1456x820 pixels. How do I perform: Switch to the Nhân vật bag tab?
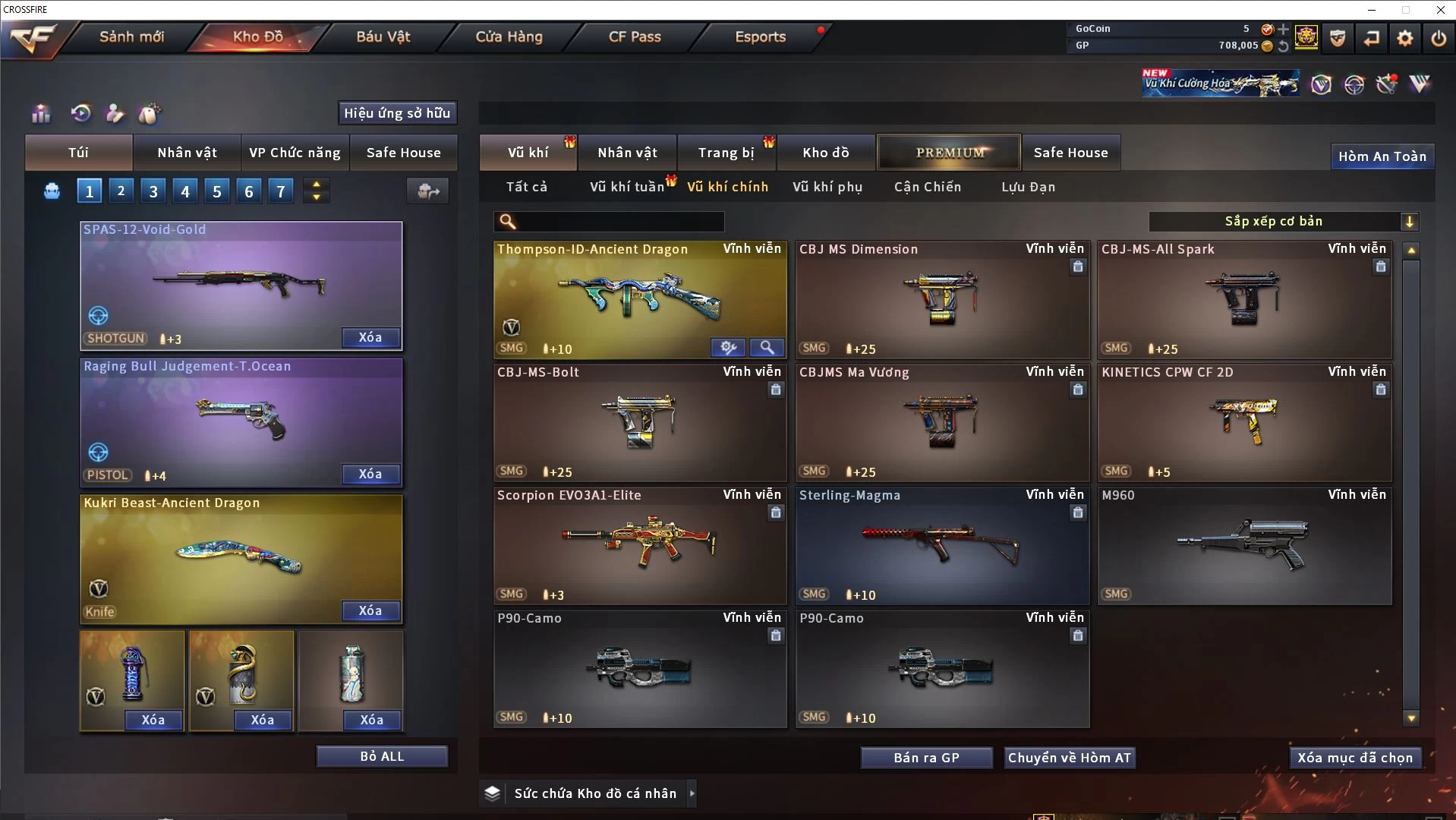(x=187, y=153)
